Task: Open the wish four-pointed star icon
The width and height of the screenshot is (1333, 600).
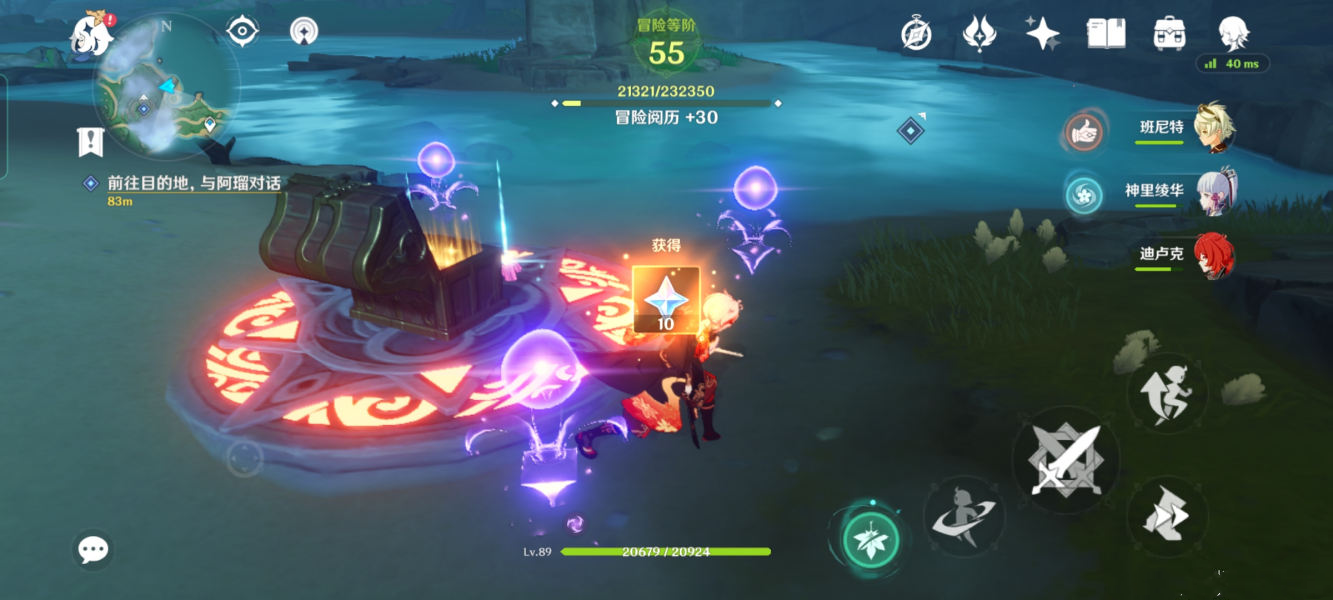Action: click(1042, 34)
